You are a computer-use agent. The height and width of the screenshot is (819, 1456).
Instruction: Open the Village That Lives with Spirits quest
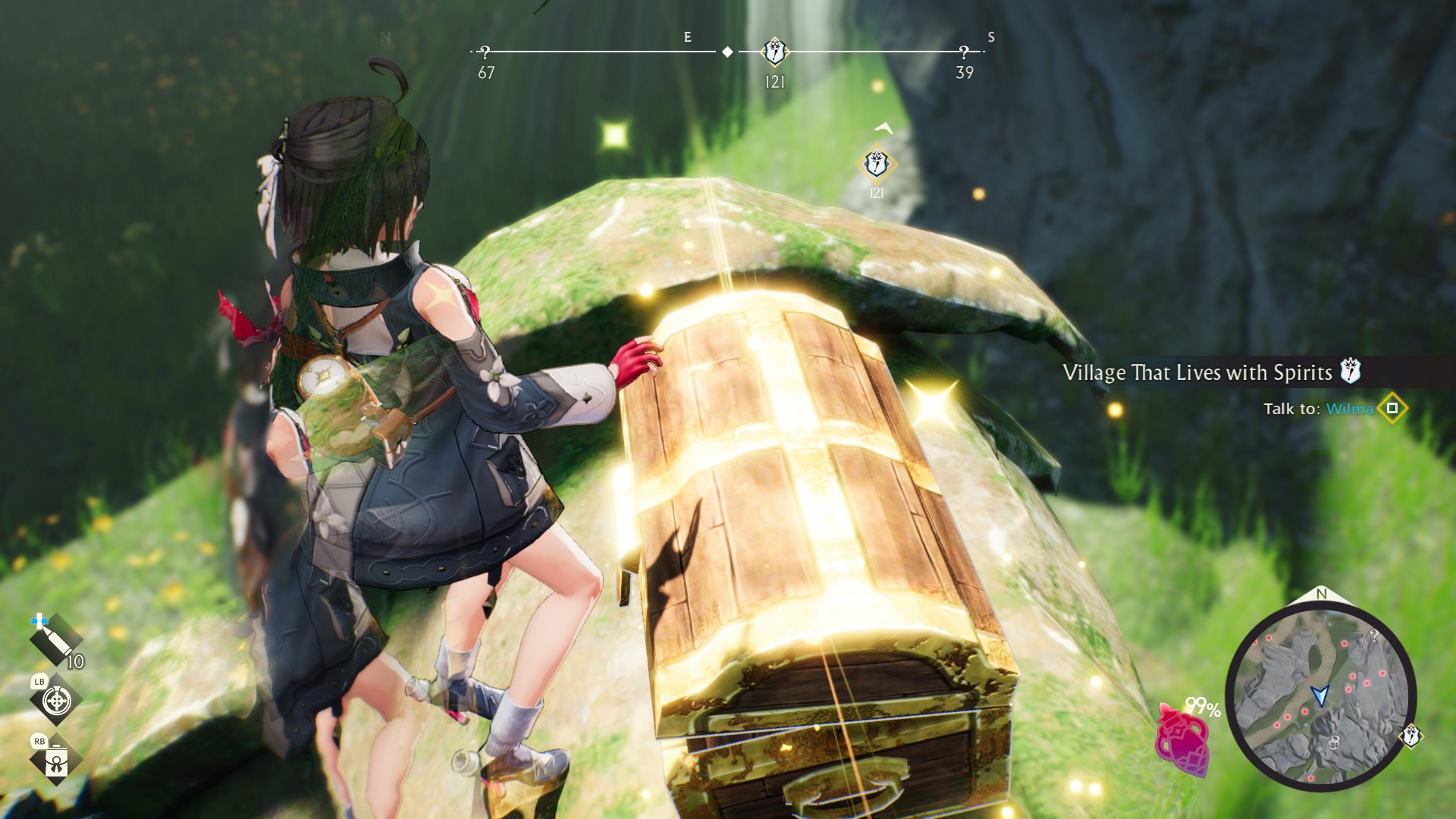tap(1197, 372)
